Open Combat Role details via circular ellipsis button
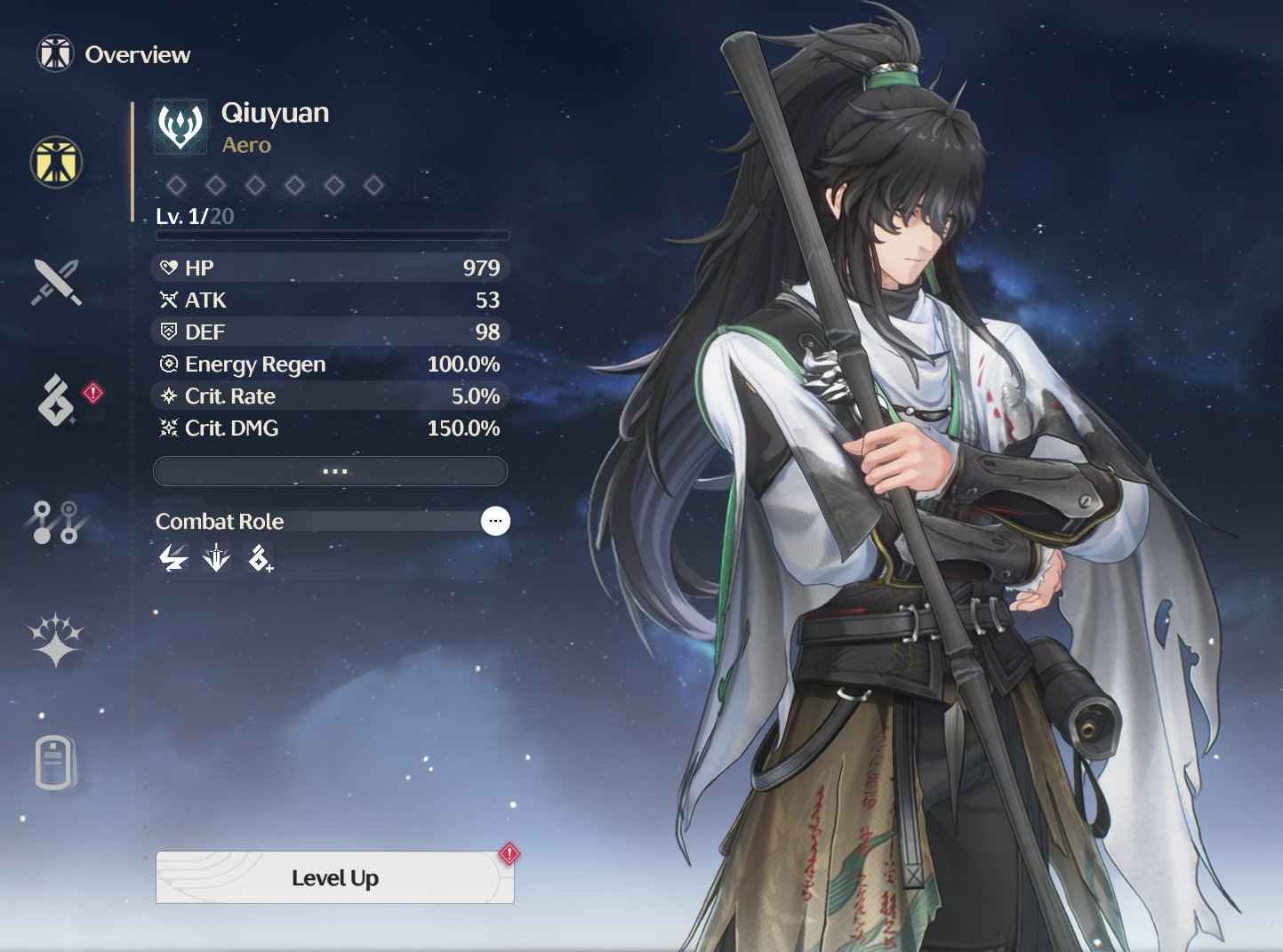This screenshot has height=952, width=1283. point(495,522)
